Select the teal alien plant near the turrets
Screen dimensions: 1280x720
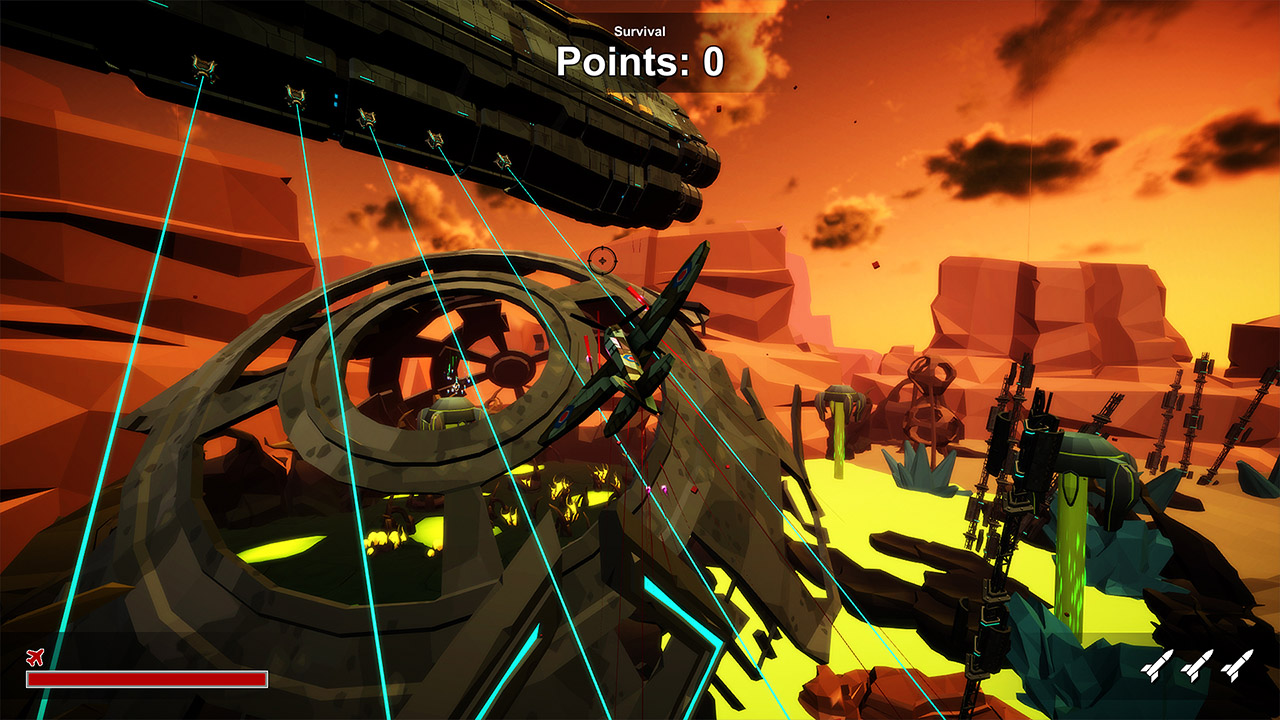pos(920,470)
